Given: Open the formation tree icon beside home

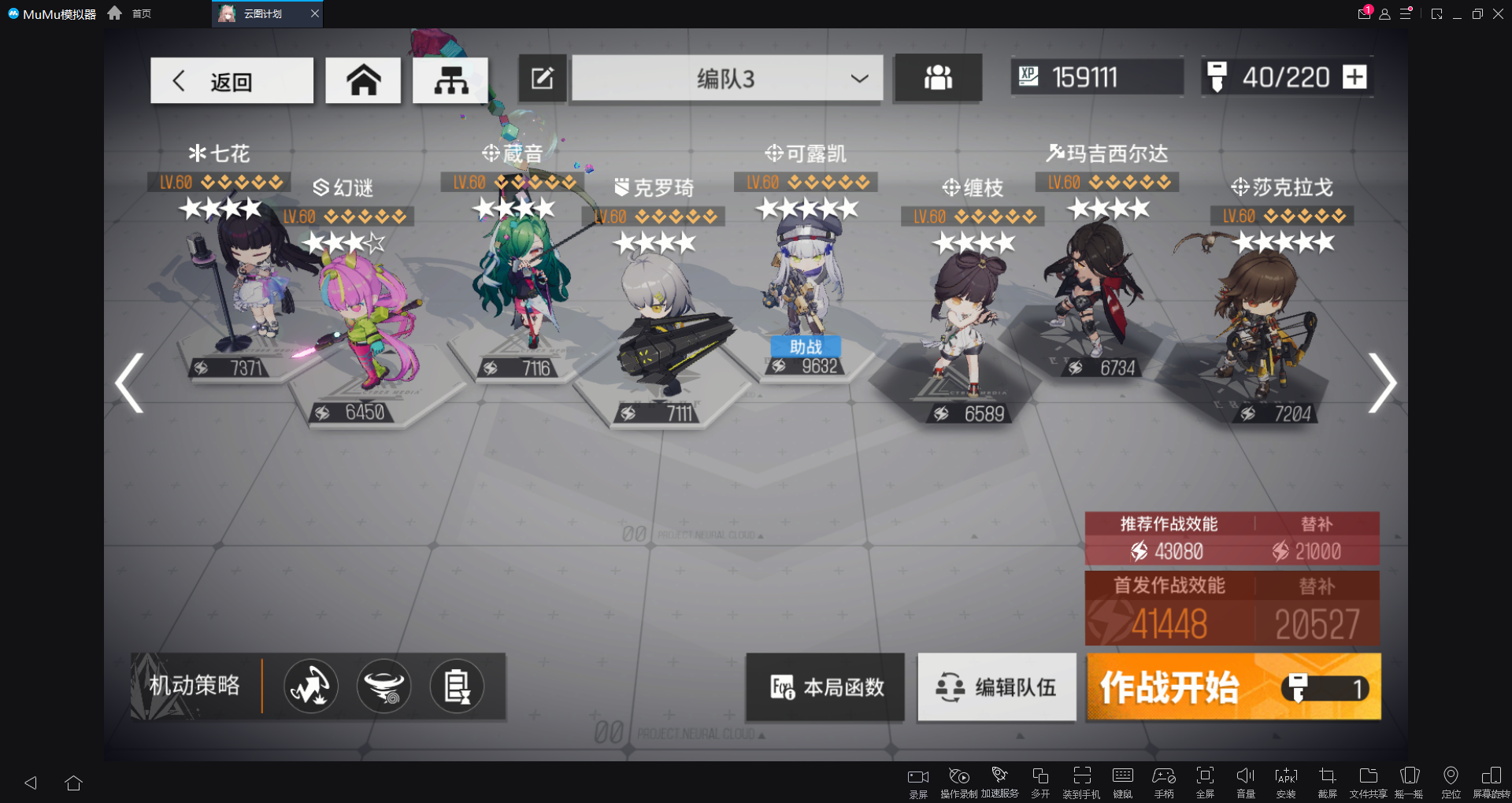Looking at the screenshot, I should [x=451, y=79].
